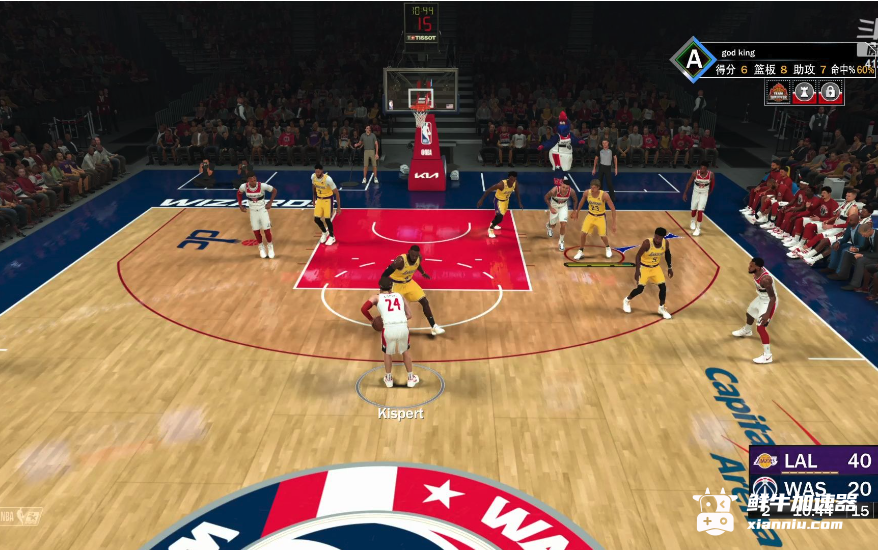This screenshot has height=550, width=878.
Task: Click the teammate grade A badge
Action: [693, 59]
